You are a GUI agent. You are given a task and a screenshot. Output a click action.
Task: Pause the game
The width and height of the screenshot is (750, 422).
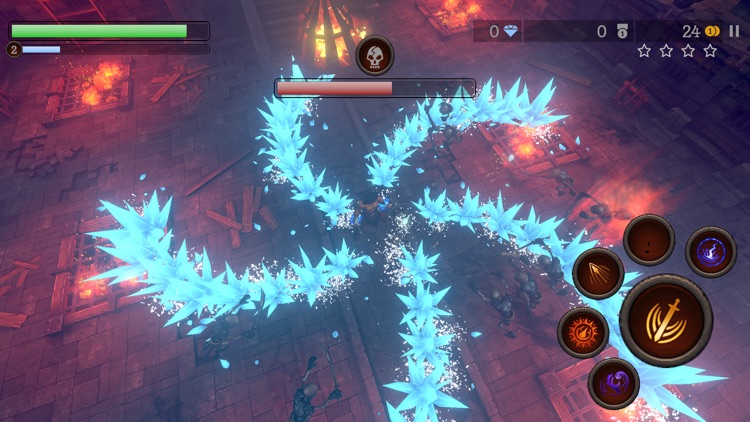click(x=735, y=31)
